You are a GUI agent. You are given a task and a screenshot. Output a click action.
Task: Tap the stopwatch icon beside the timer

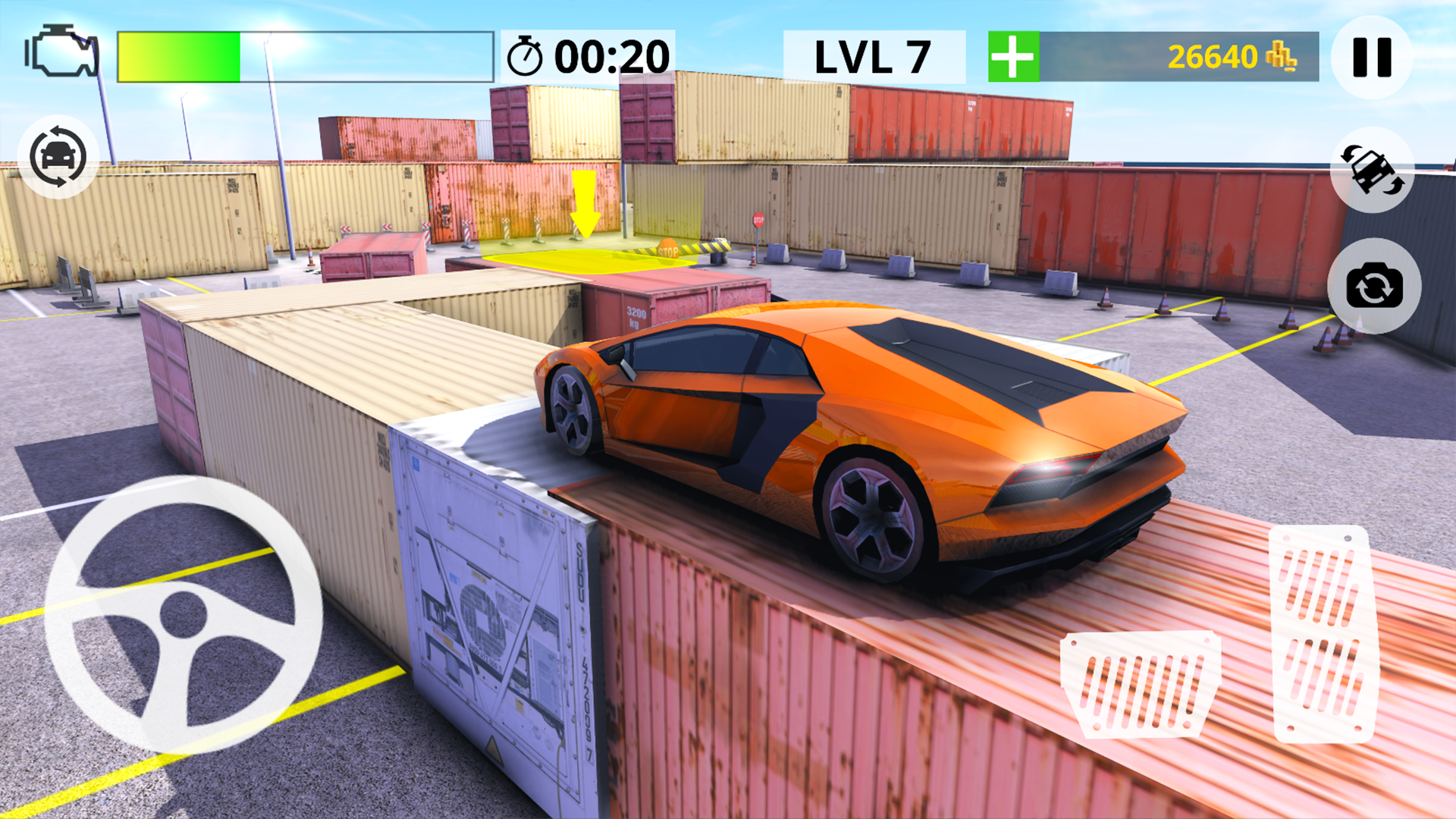(529, 54)
